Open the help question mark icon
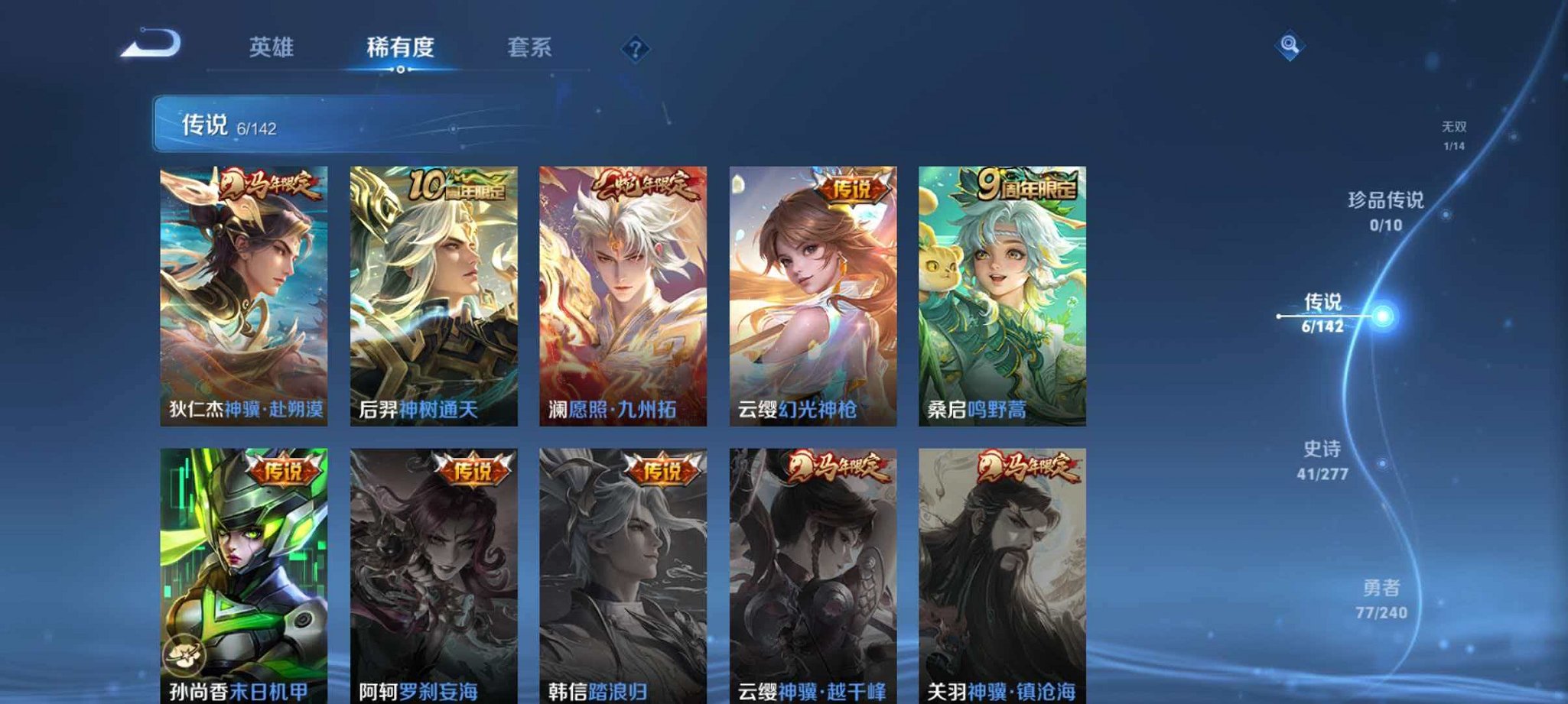 635,48
